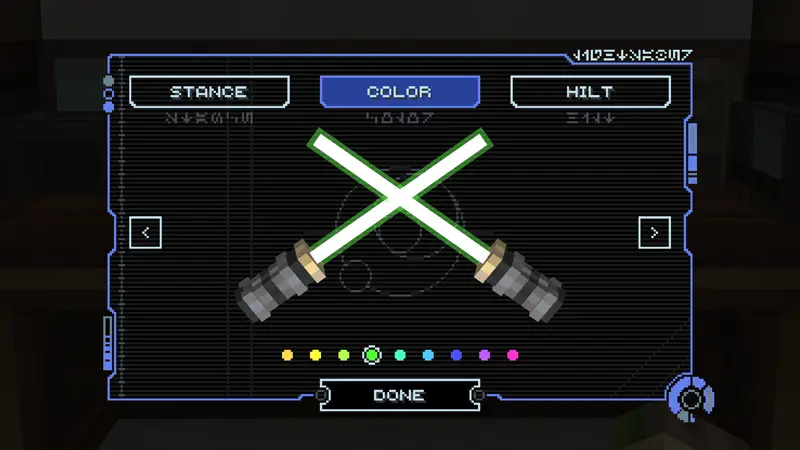
Task: Pick the yellow color dot
Action: pyautogui.click(x=315, y=355)
